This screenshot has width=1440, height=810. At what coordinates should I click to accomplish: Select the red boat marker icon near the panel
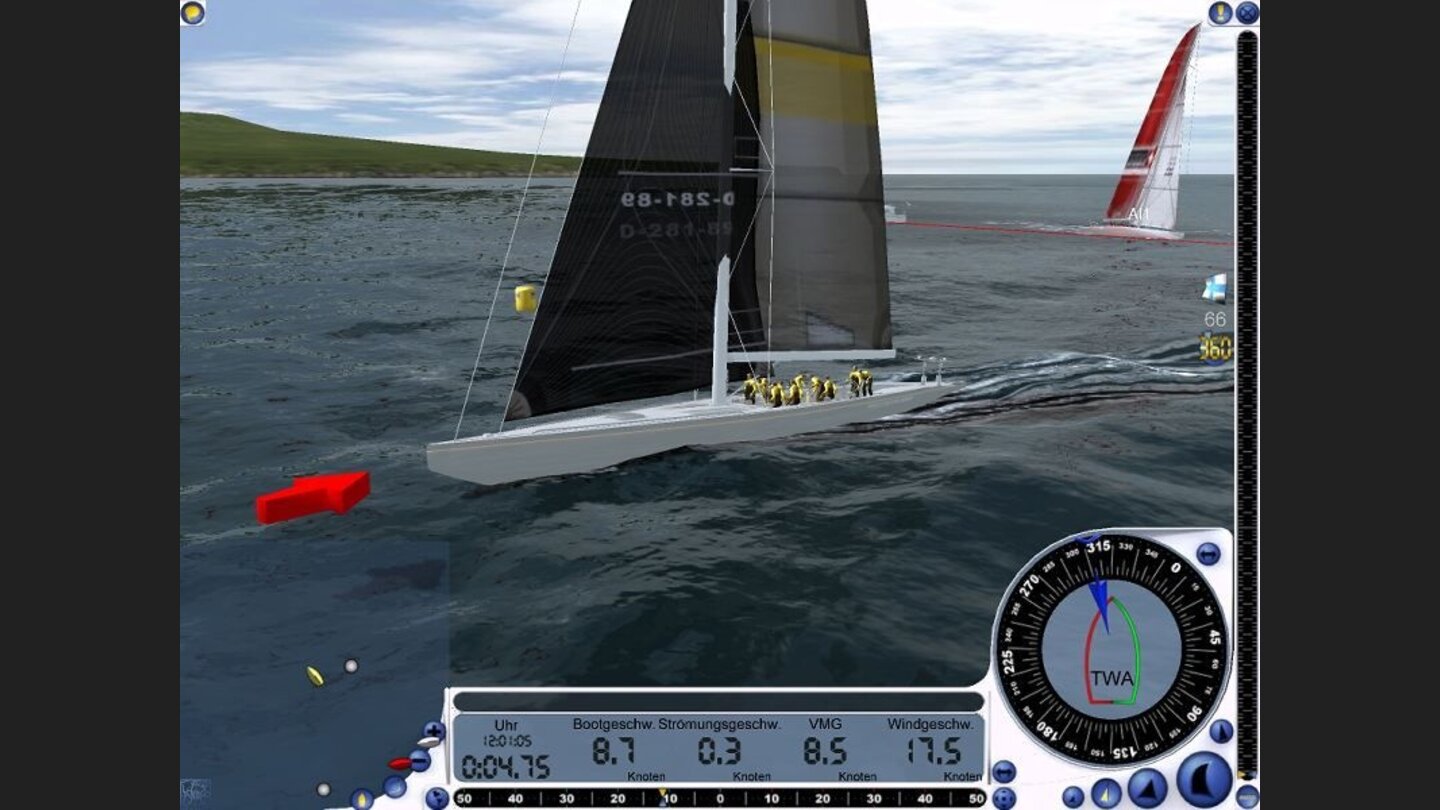(399, 763)
